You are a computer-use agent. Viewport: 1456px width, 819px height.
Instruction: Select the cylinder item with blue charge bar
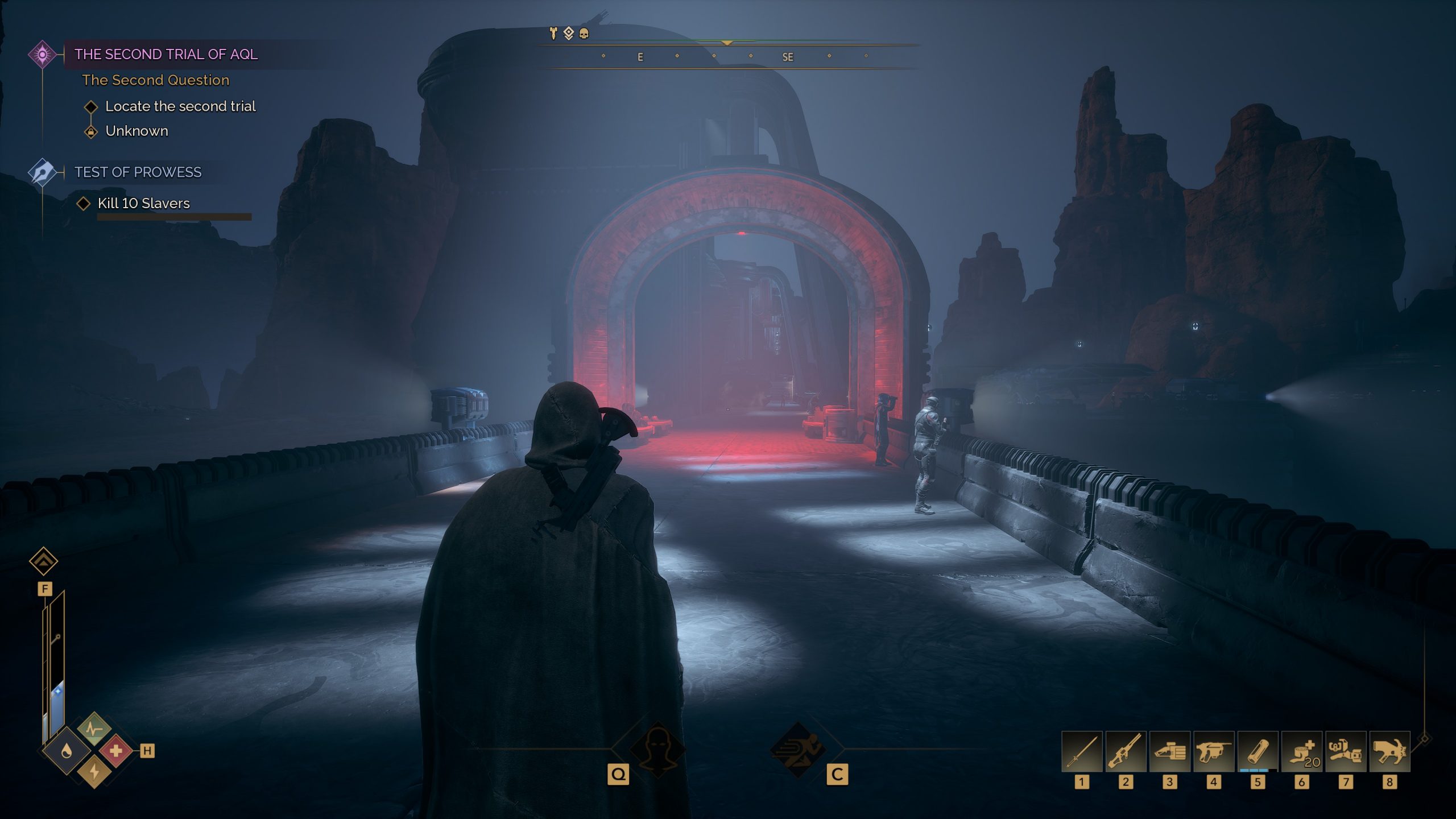click(1258, 751)
